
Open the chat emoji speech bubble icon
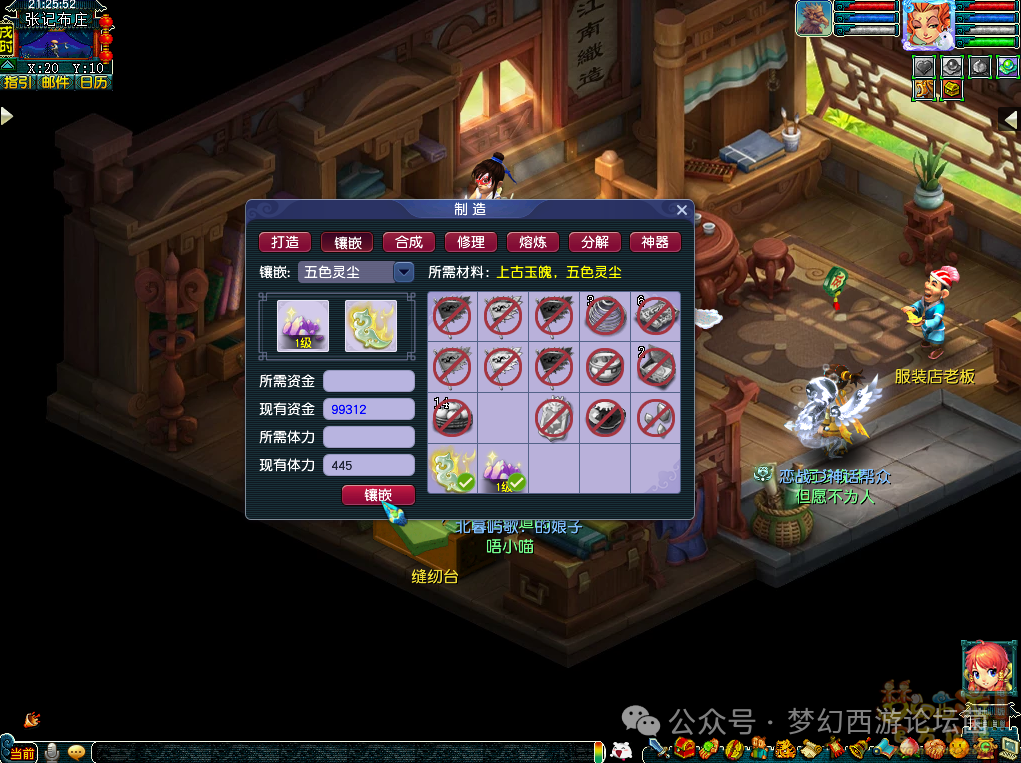76,752
